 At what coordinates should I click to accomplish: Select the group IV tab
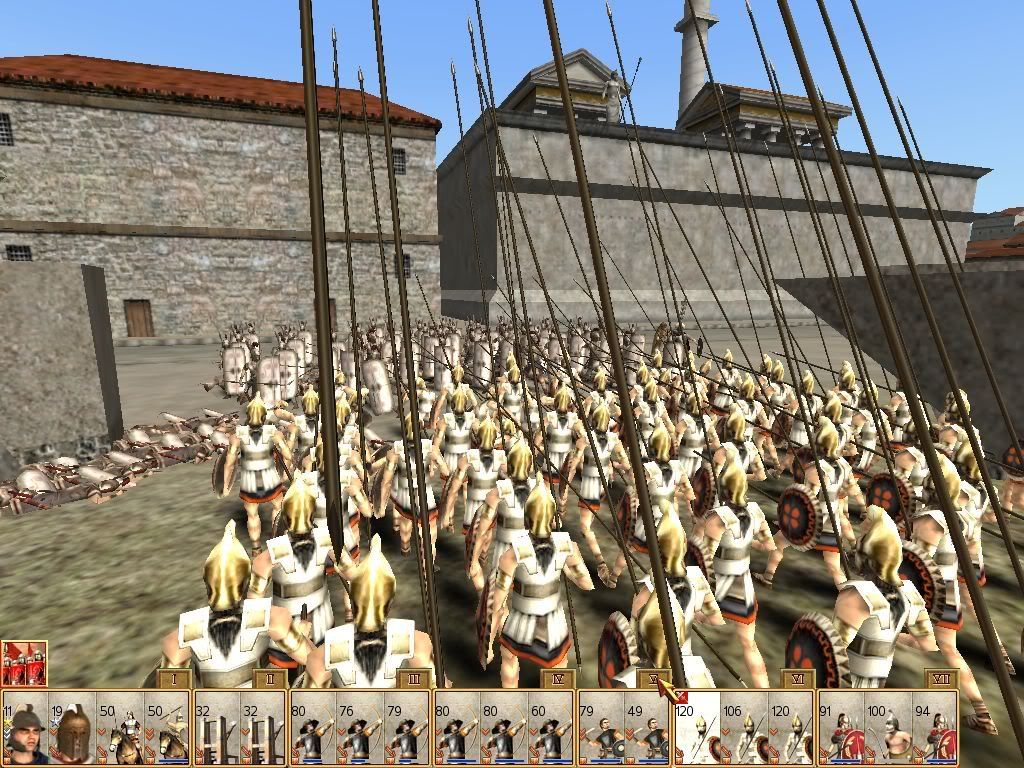coord(558,679)
